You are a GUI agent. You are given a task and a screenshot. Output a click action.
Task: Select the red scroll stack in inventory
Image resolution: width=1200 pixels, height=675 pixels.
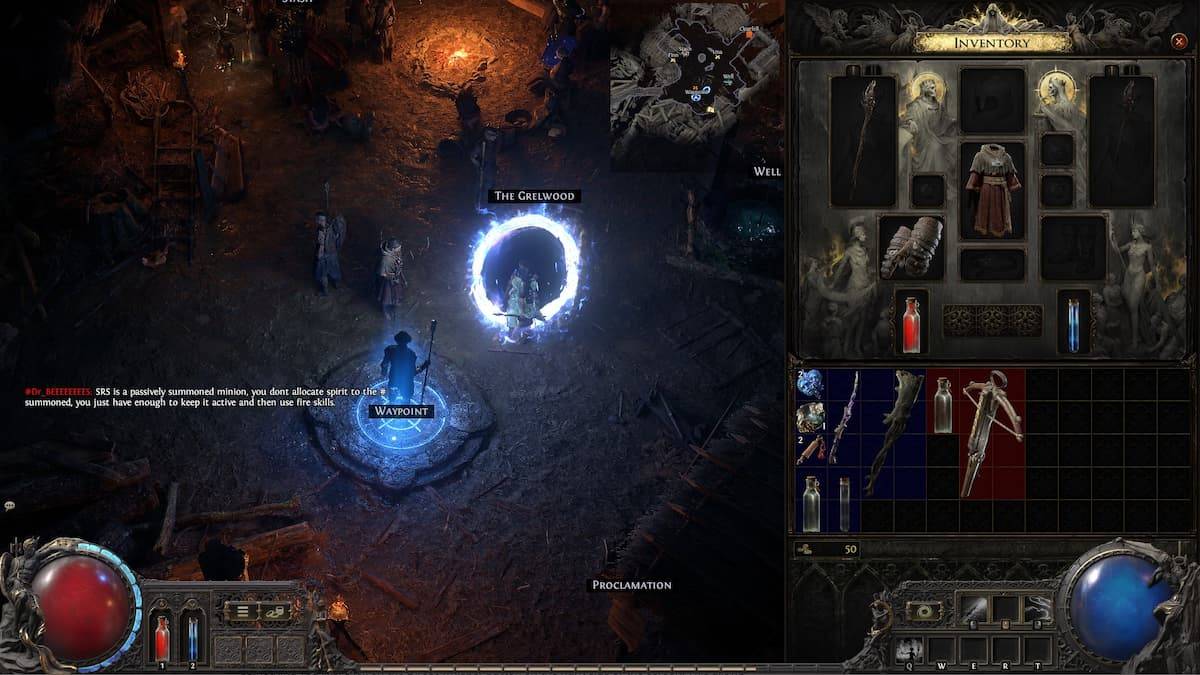[x=810, y=449]
